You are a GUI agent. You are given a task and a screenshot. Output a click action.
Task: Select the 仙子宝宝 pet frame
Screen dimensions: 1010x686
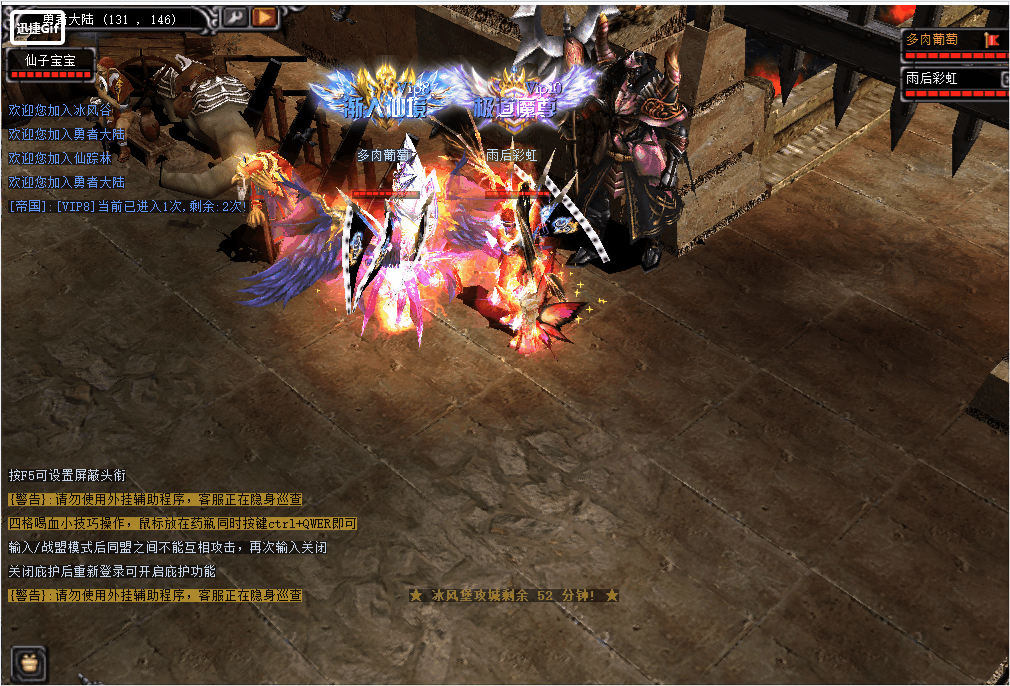coord(51,62)
